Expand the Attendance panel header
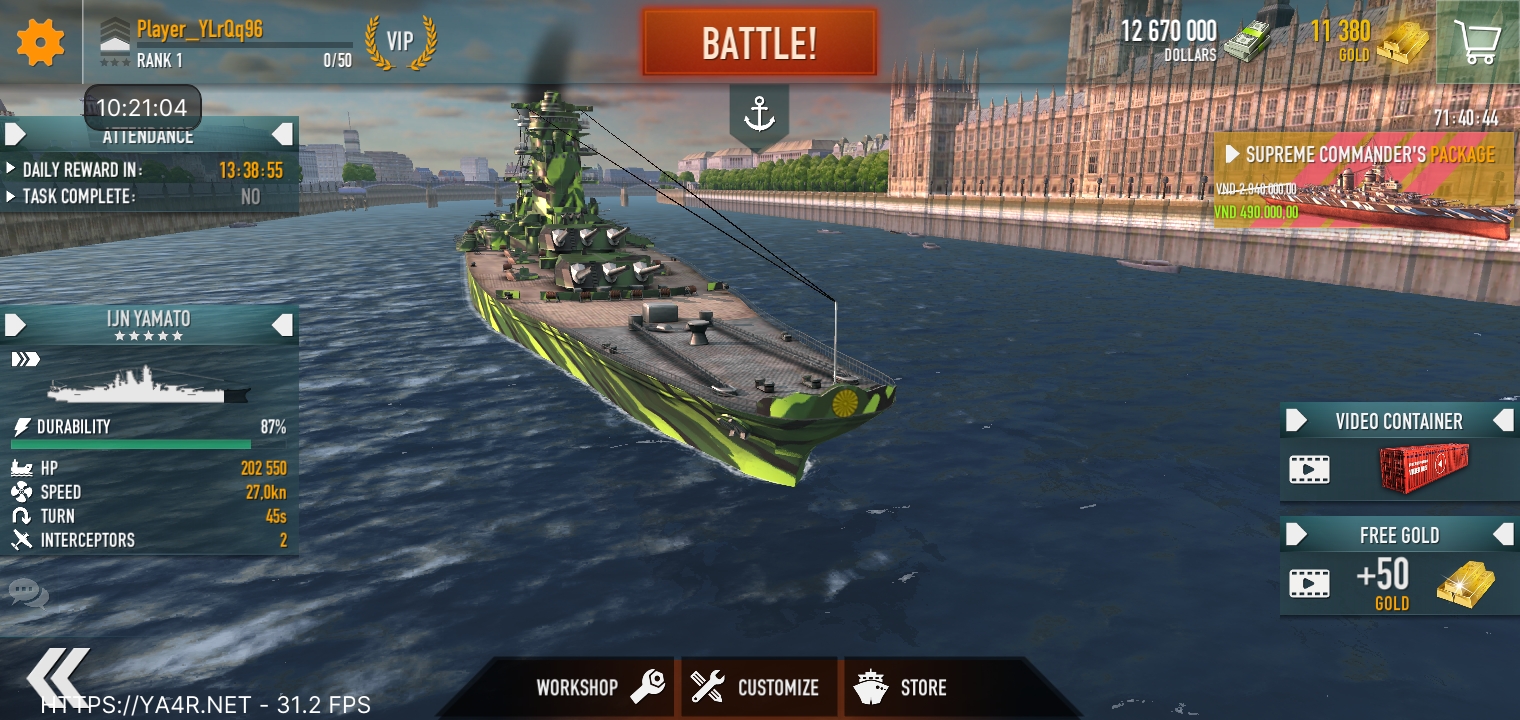1520x720 pixels. pos(148,134)
